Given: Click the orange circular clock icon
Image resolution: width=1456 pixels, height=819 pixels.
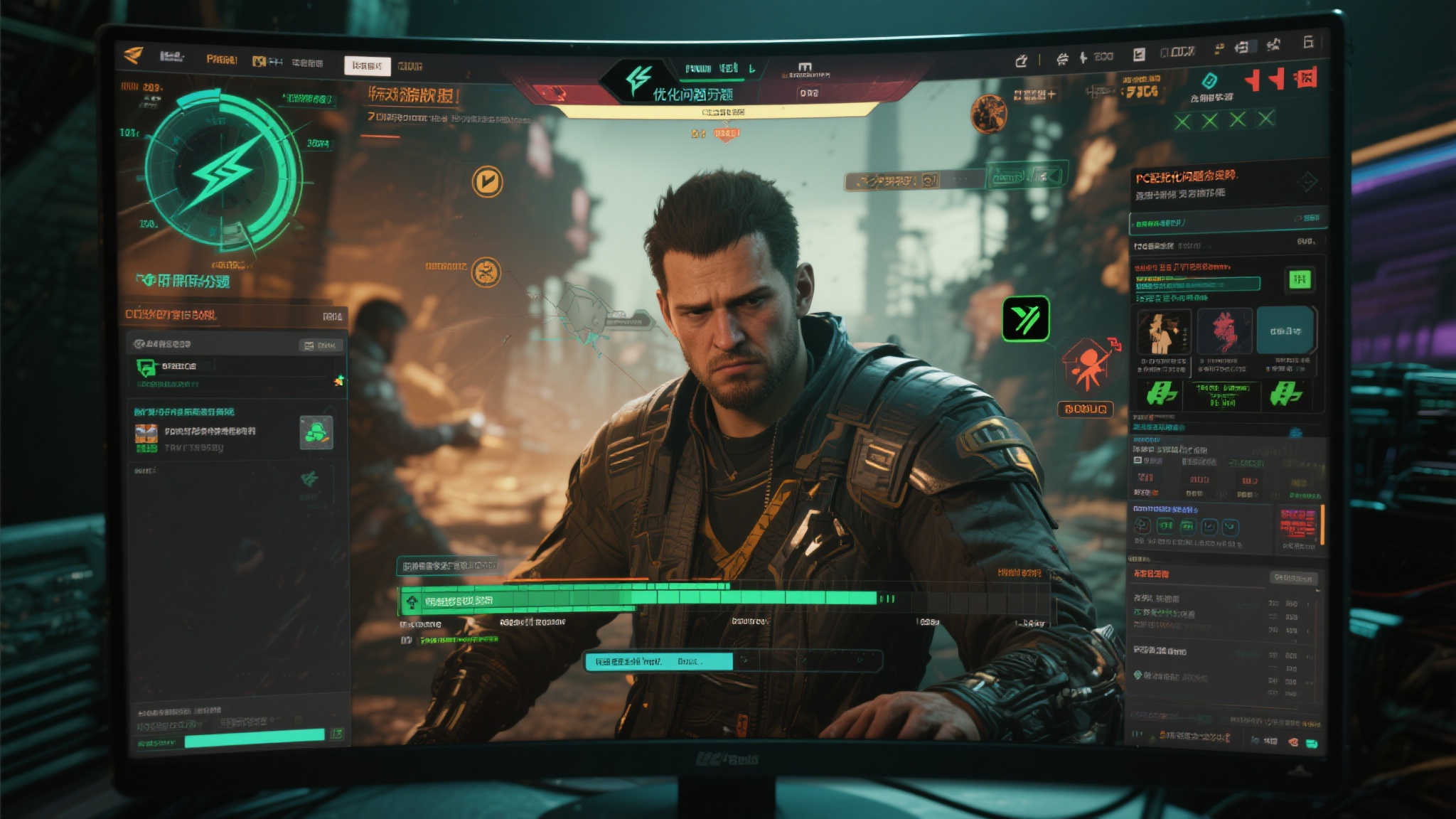Looking at the screenshot, I should click(487, 182).
